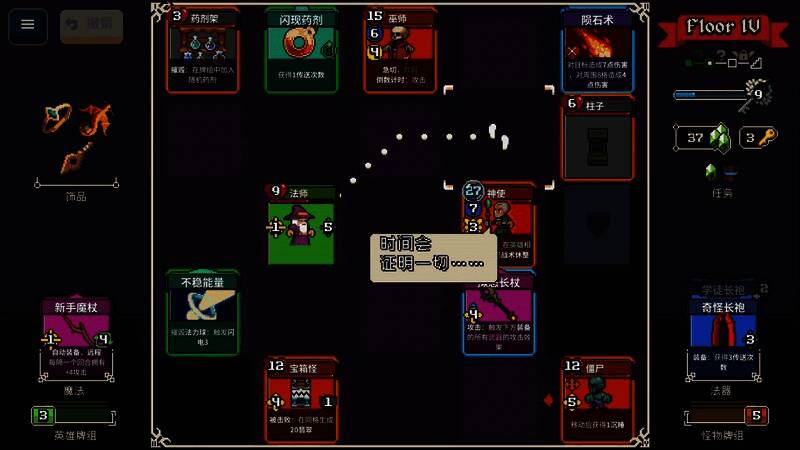Select the 宝箱怪 mimic card
Viewport: 800px width, 450px height.
301,398
